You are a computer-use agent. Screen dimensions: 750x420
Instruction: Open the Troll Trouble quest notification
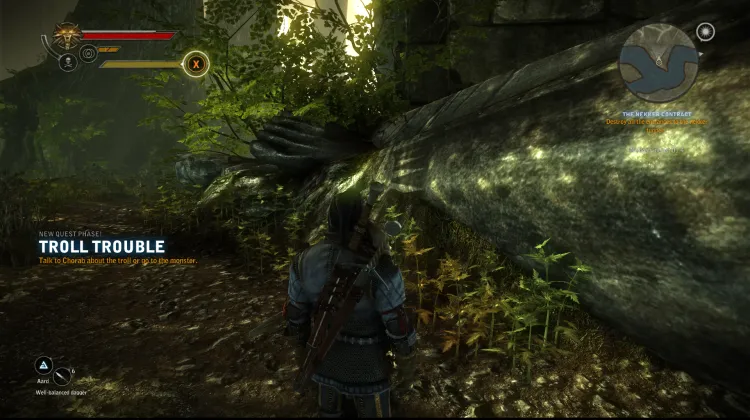click(x=101, y=246)
